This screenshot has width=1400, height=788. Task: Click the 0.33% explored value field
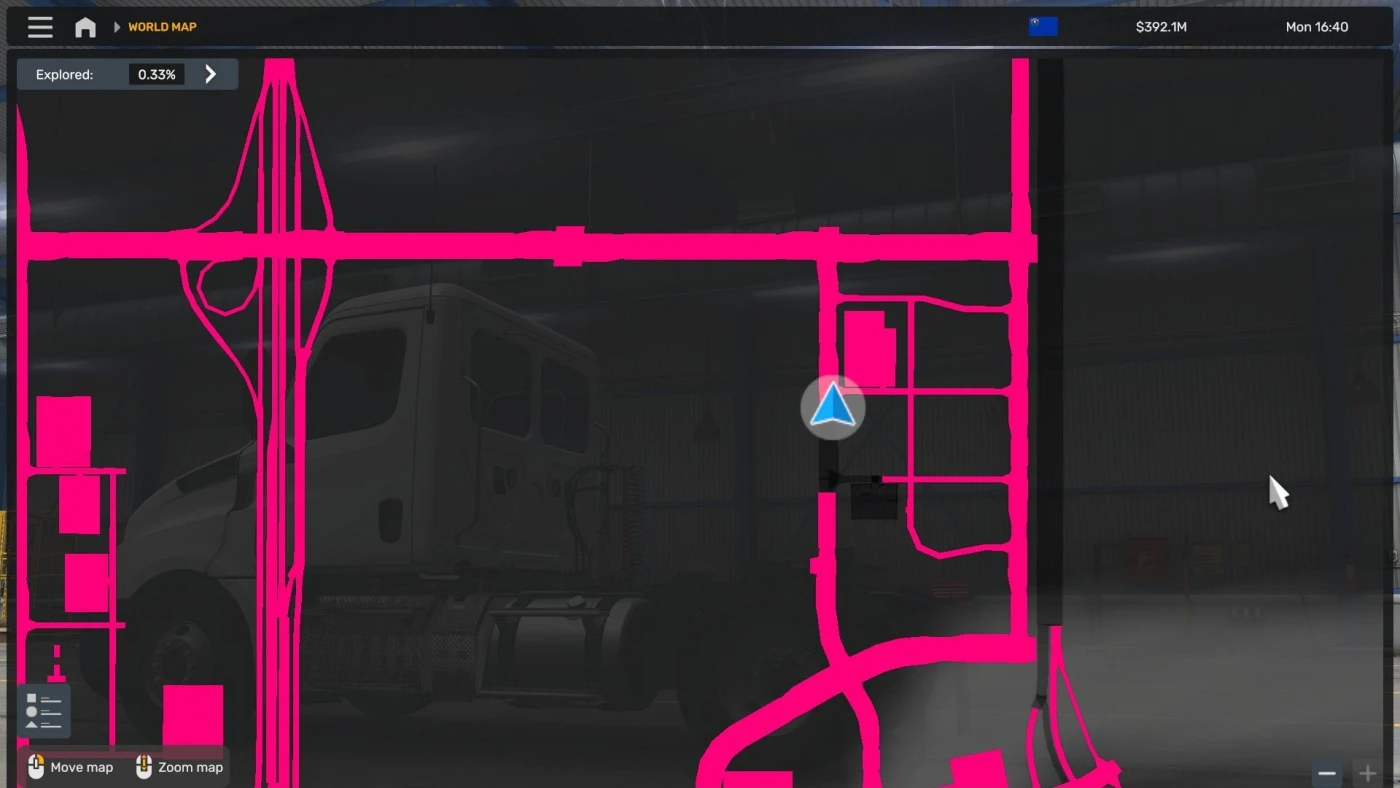(156, 73)
